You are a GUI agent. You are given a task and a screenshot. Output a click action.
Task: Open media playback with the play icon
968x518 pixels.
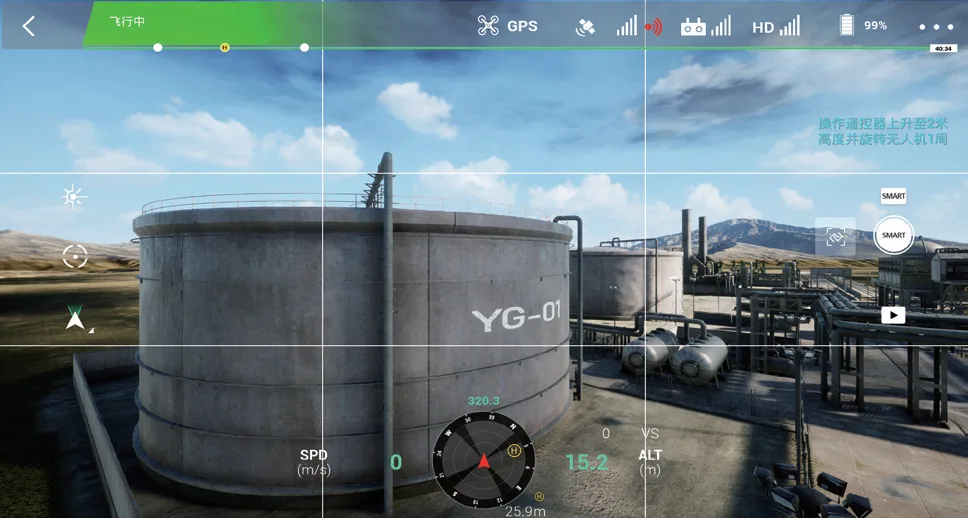893,315
